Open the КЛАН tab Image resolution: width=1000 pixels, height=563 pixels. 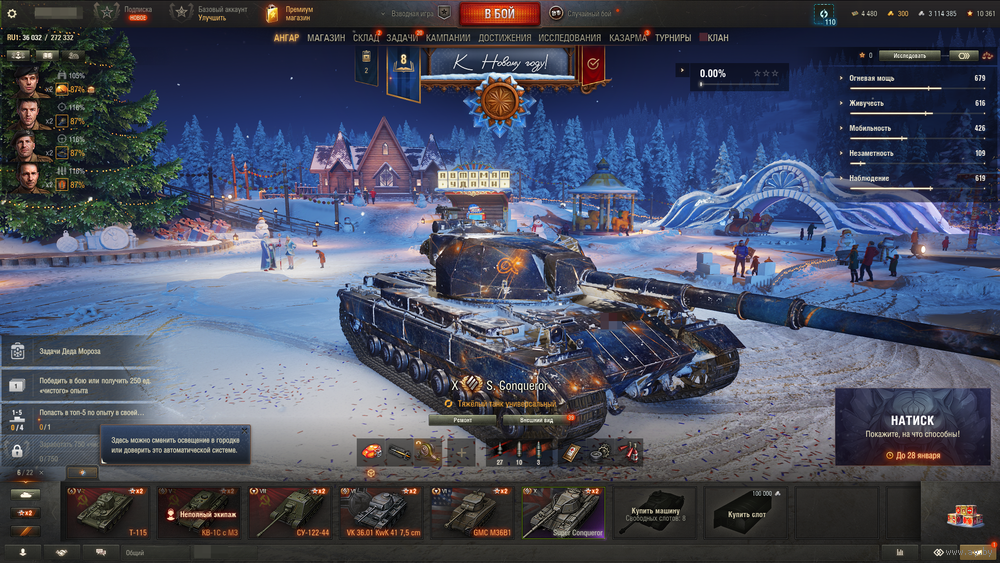tap(717, 38)
